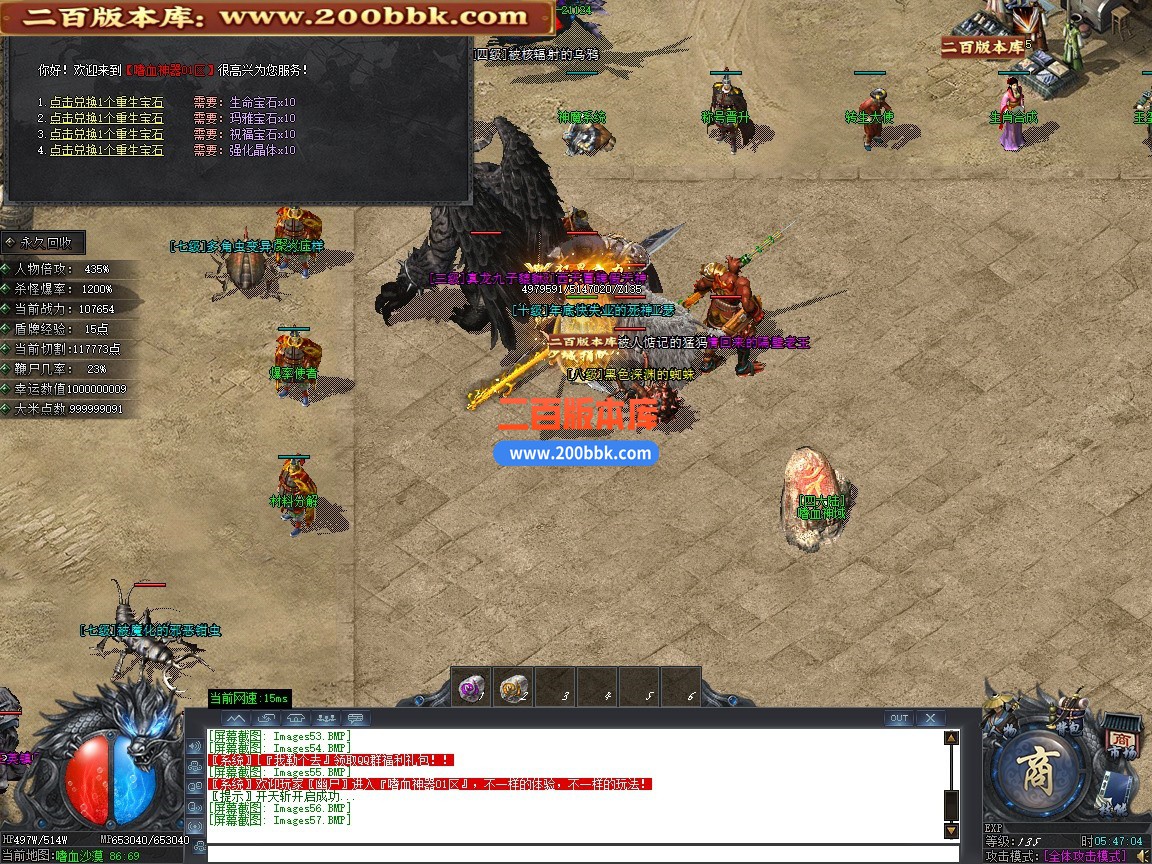Use the golden scroll in hotbar slot 2
The width and height of the screenshot is (1152, 864).
pyautogui.click(x=514, y=688)
